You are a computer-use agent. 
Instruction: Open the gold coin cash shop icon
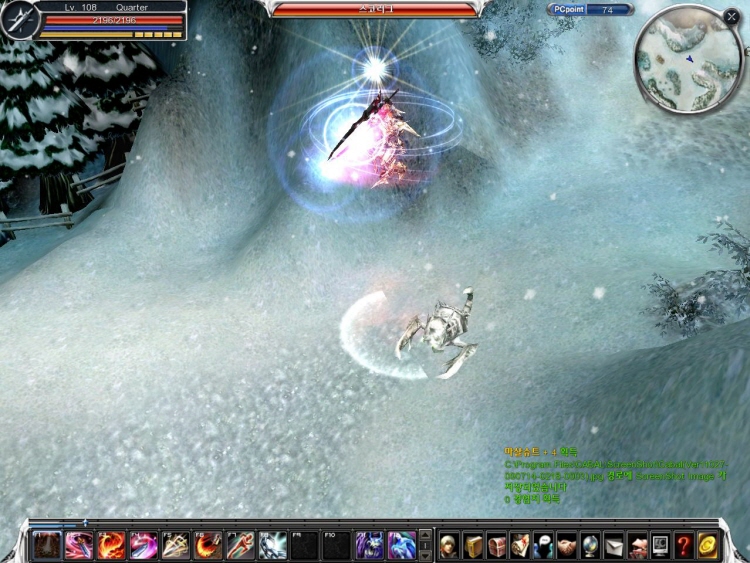(x=708, y=545)
